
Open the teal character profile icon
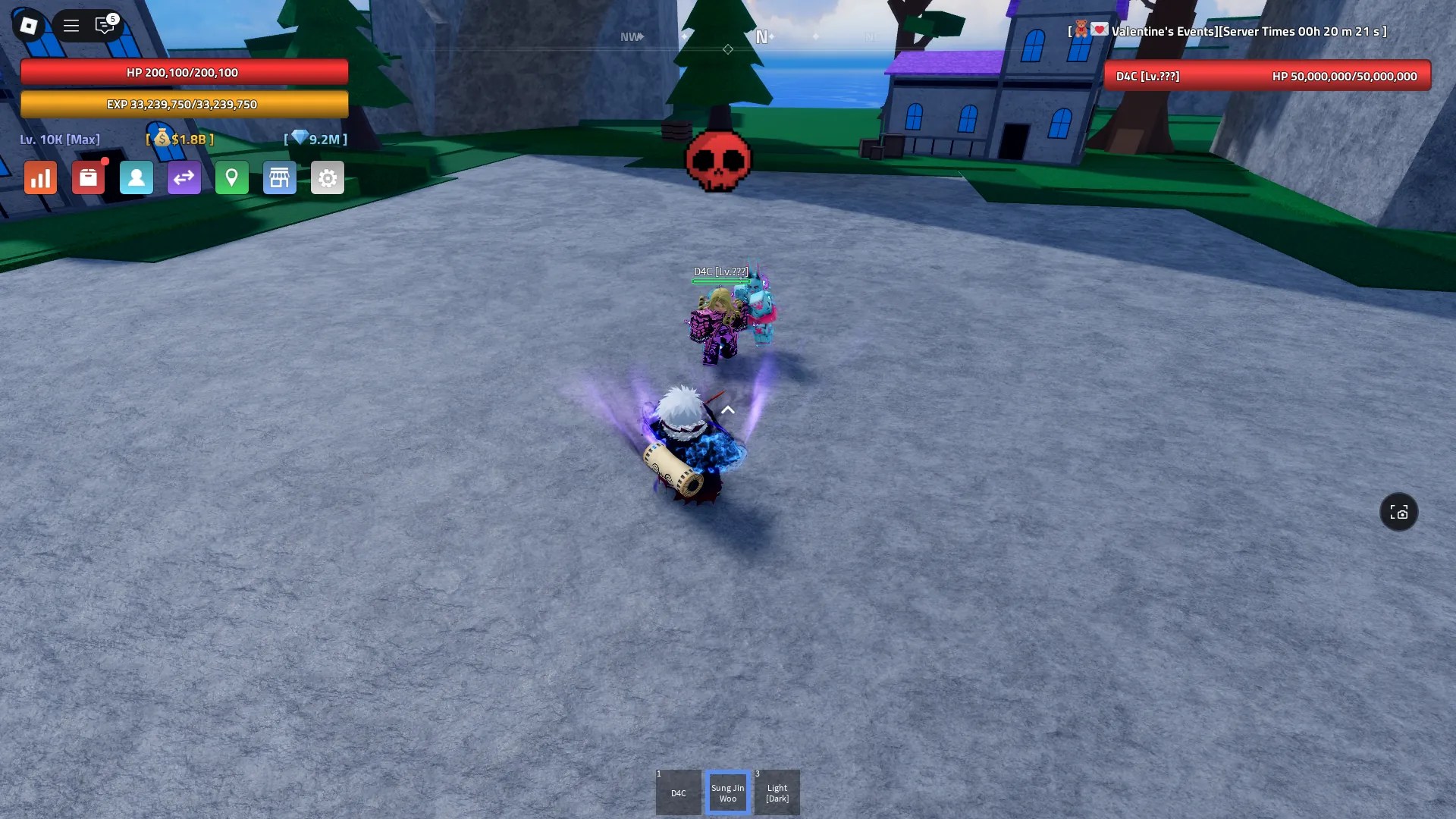click(136, 177)
